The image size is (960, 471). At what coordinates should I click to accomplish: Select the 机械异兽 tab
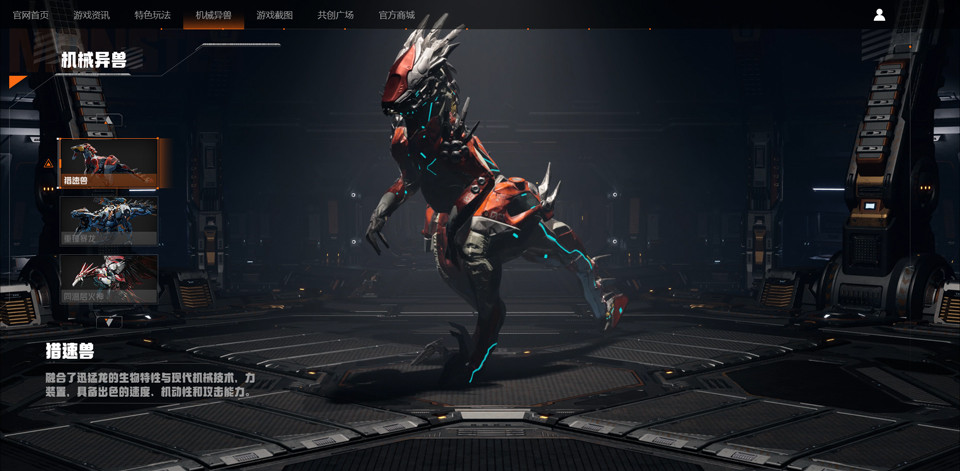pyautogui.click(x=213, y=15)
